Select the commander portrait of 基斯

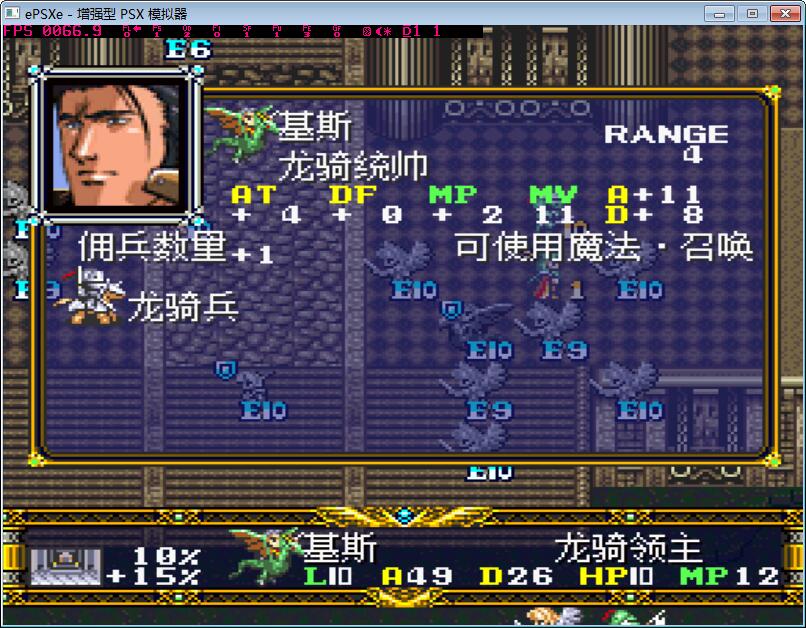pyautogui.click(x=116, y=143)
